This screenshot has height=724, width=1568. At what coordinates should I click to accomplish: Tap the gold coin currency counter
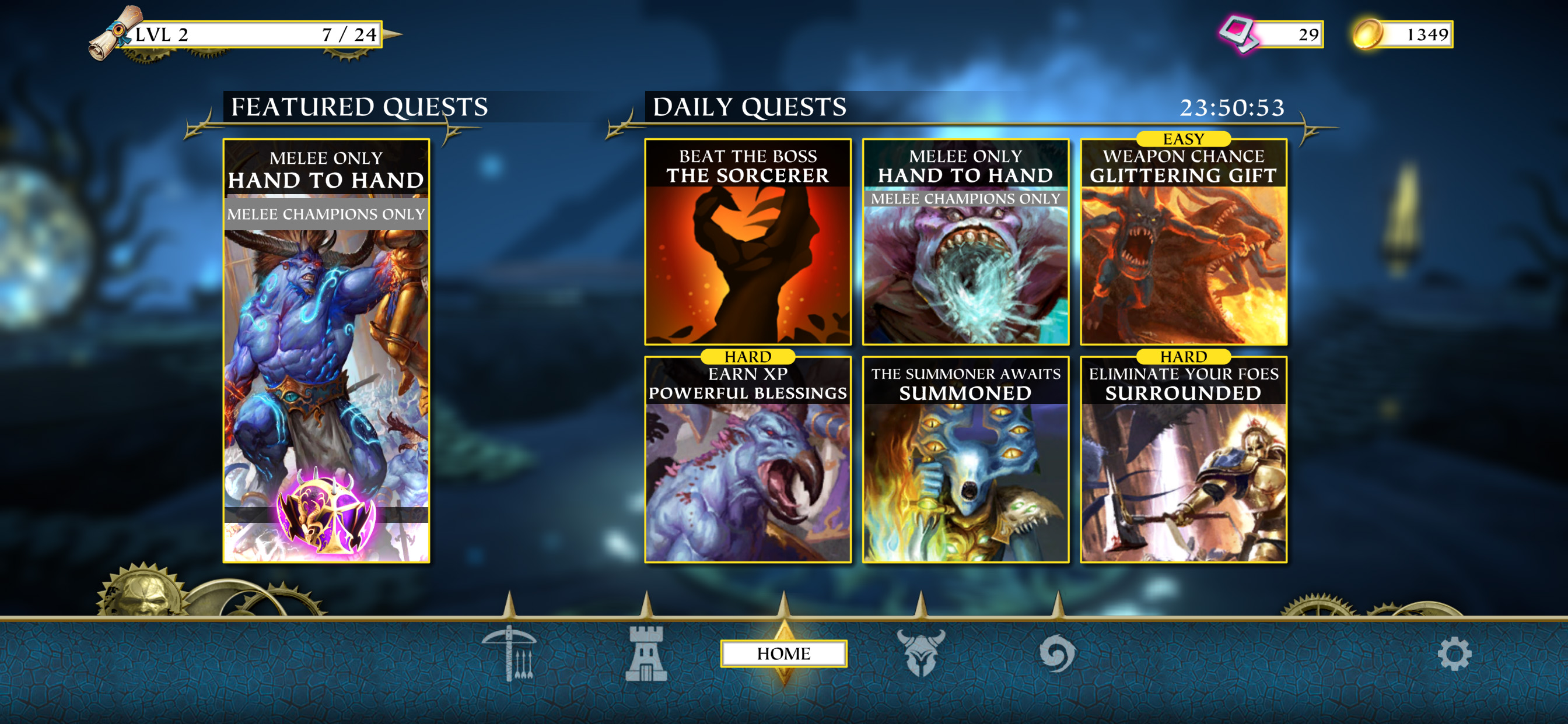[1402, 34]
